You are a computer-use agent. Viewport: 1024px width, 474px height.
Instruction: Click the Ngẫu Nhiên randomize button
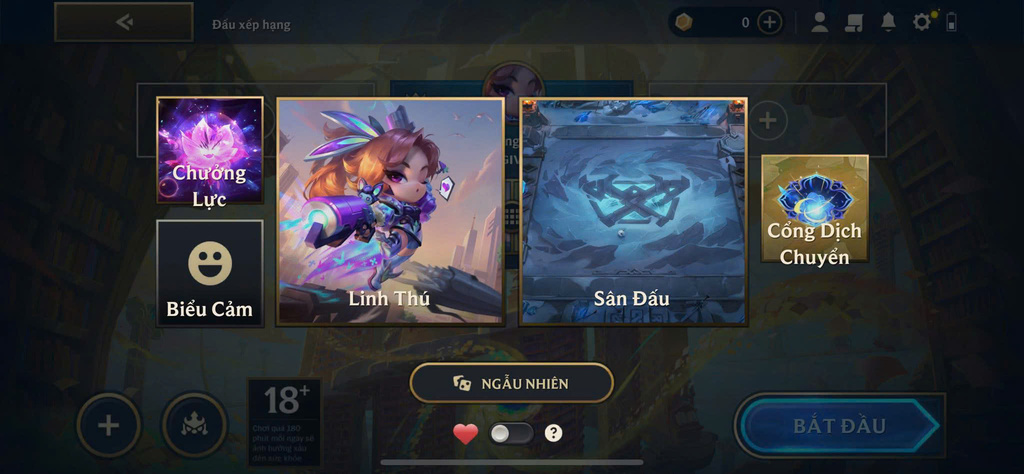pos(511,383)
